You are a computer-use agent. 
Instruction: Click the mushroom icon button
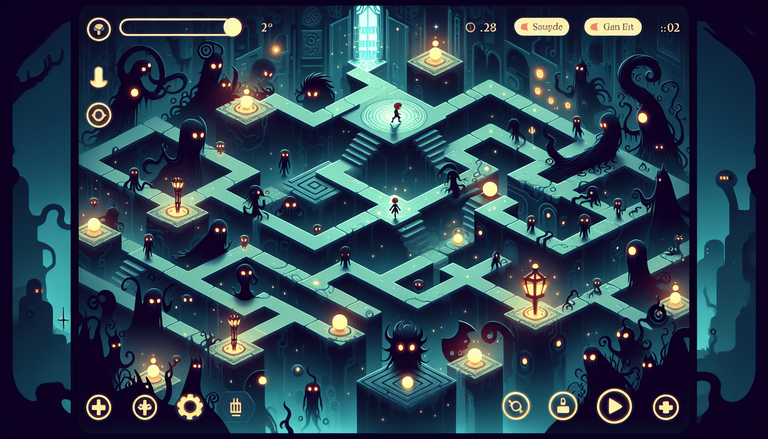[99, 28]
